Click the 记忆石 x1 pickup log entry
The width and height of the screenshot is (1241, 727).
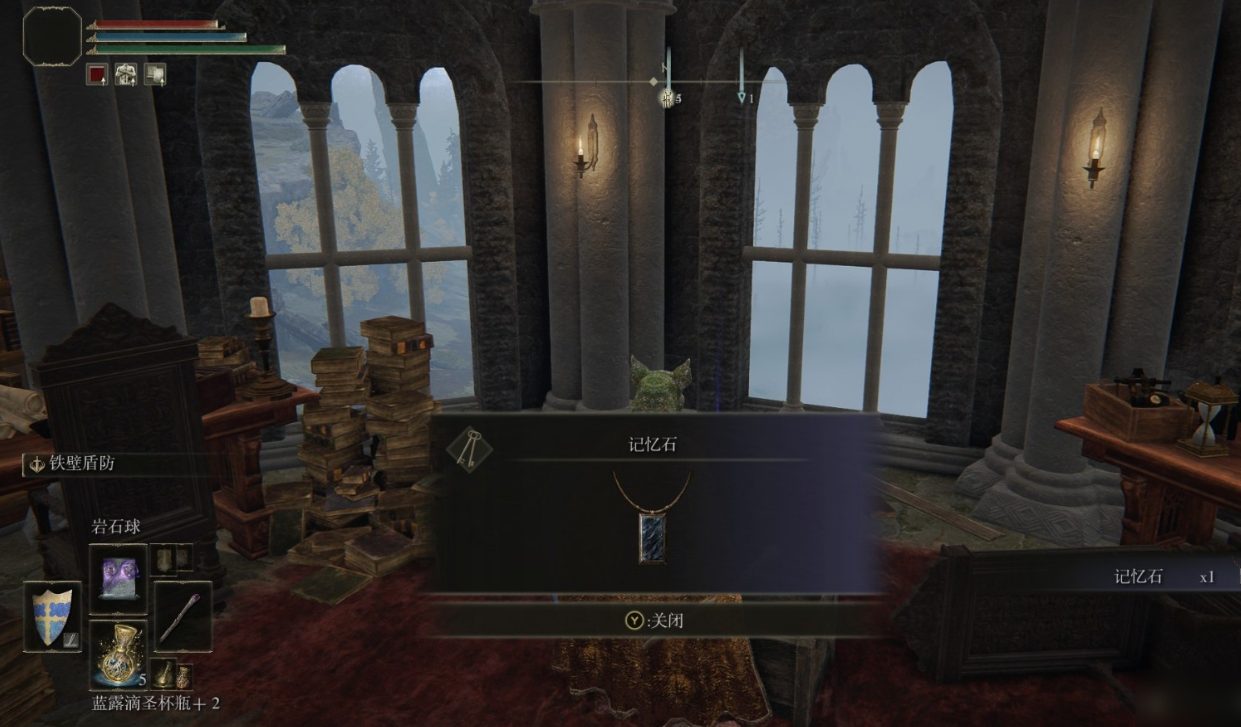1163,577
